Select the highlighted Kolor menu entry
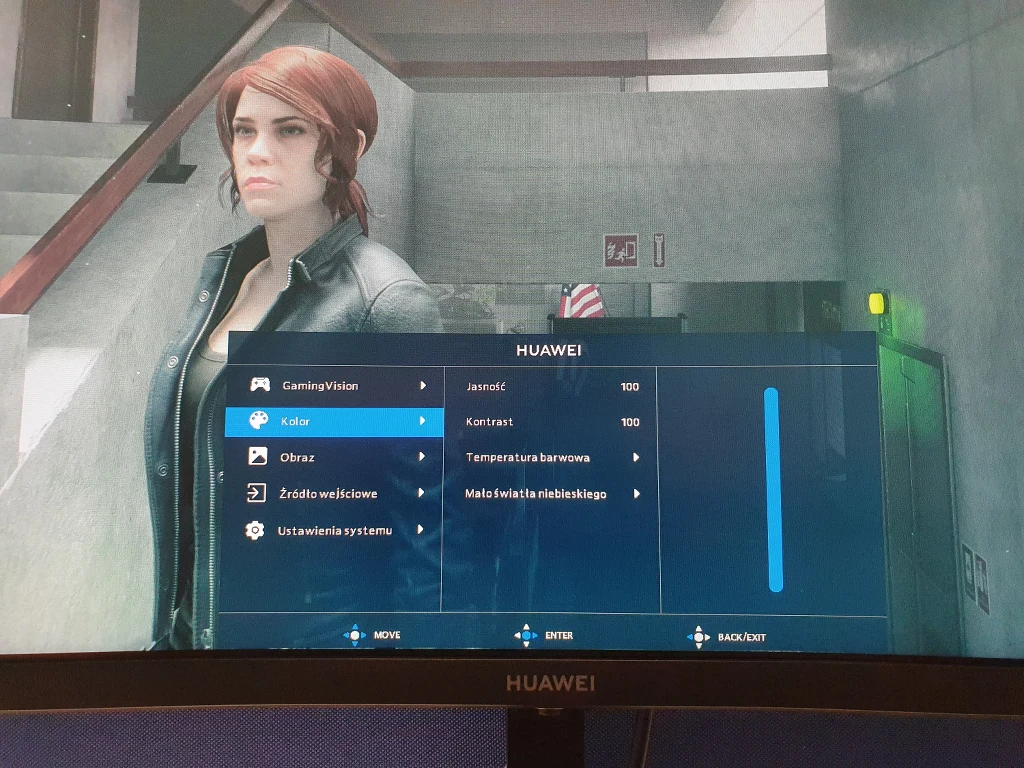Screen dimensions: 1024x768 [x=333, y=421]
